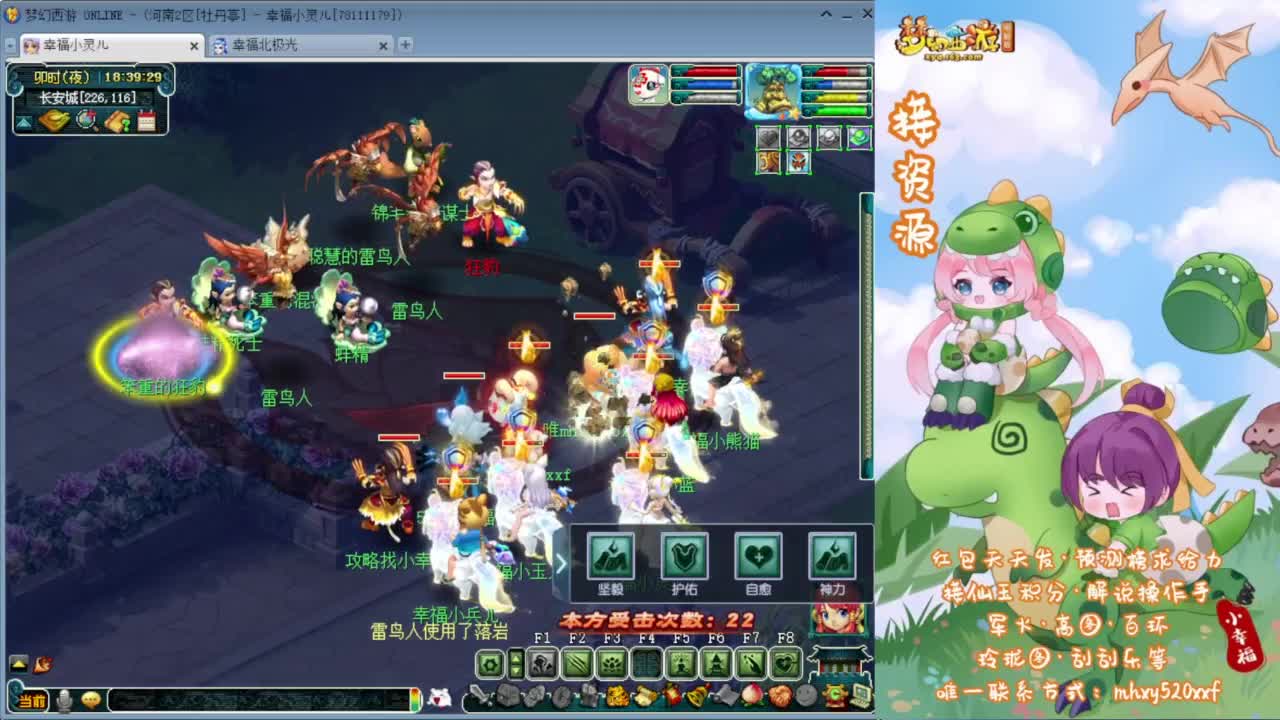This screenshot has height=720, width=1280.
Task: Select the 护佑 shield buff icon
Action: (687, 557)
